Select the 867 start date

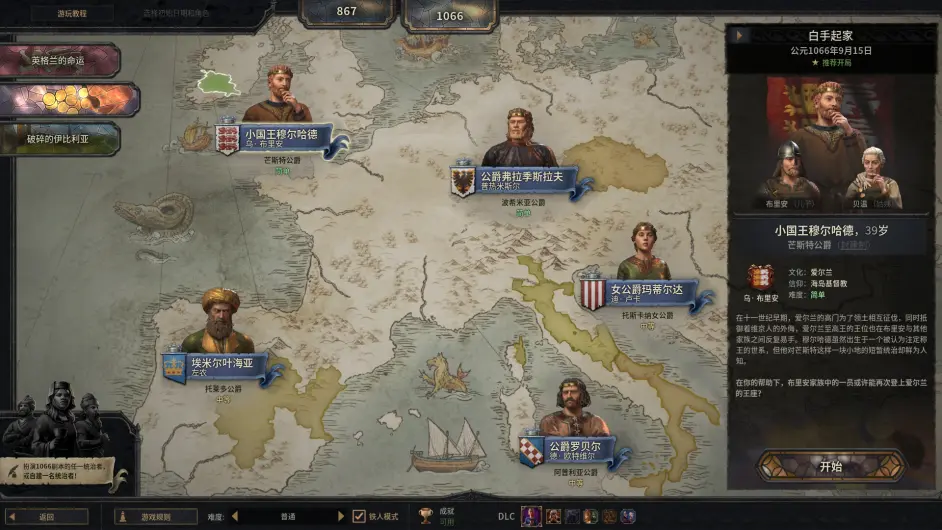pyautogui.click(x=347, y=13)
